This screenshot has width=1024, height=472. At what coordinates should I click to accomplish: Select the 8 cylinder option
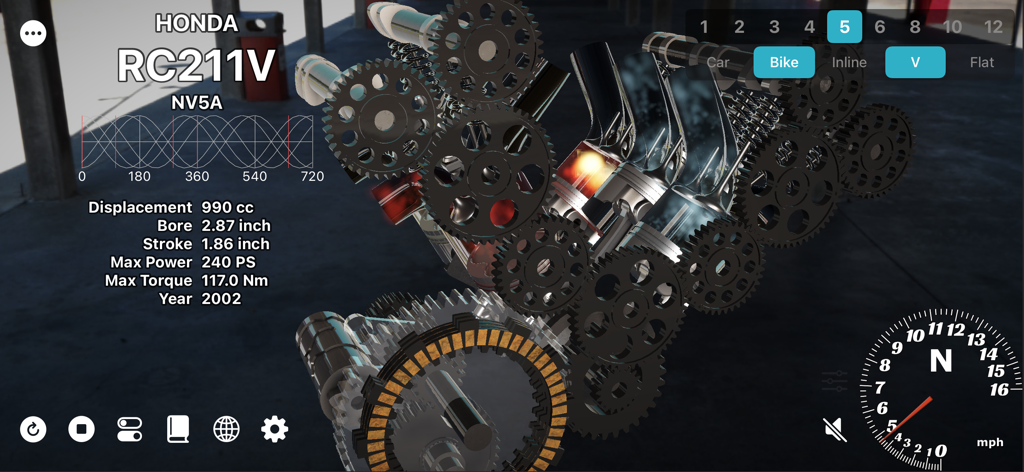(x=915, y=27)
